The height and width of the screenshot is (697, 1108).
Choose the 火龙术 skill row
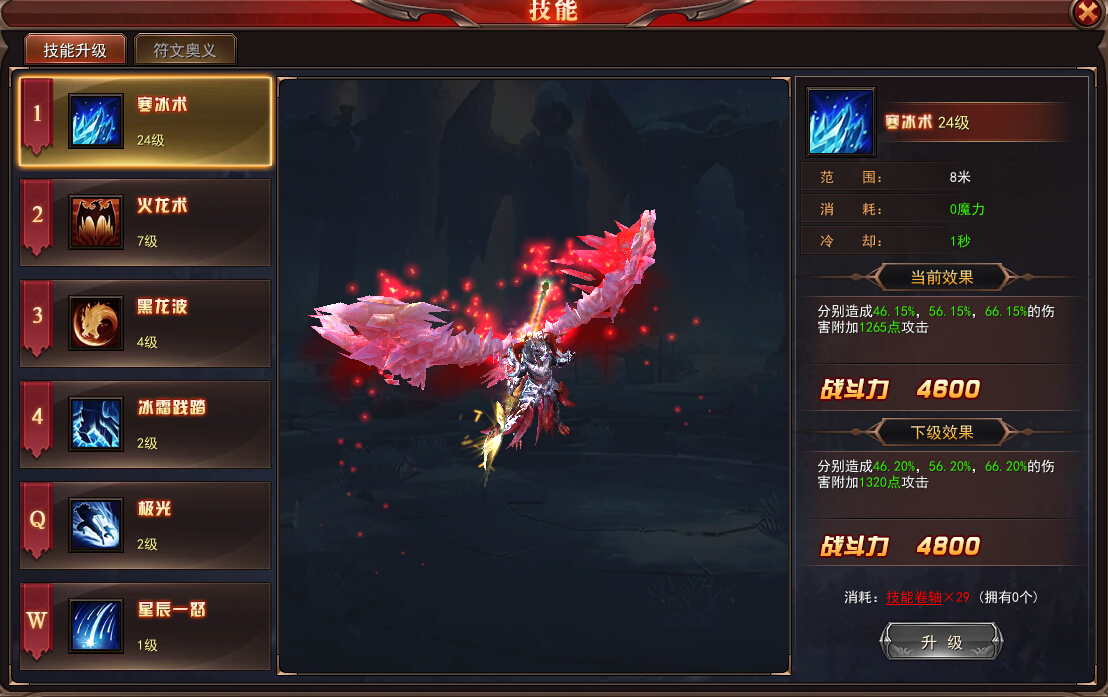[146, 223]
